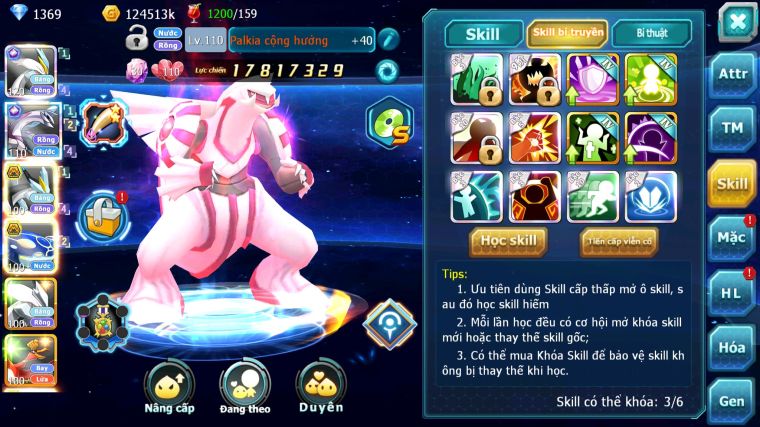The image size is (760, 427).
Task: Open the Hóa side tab
Action: 732,347
